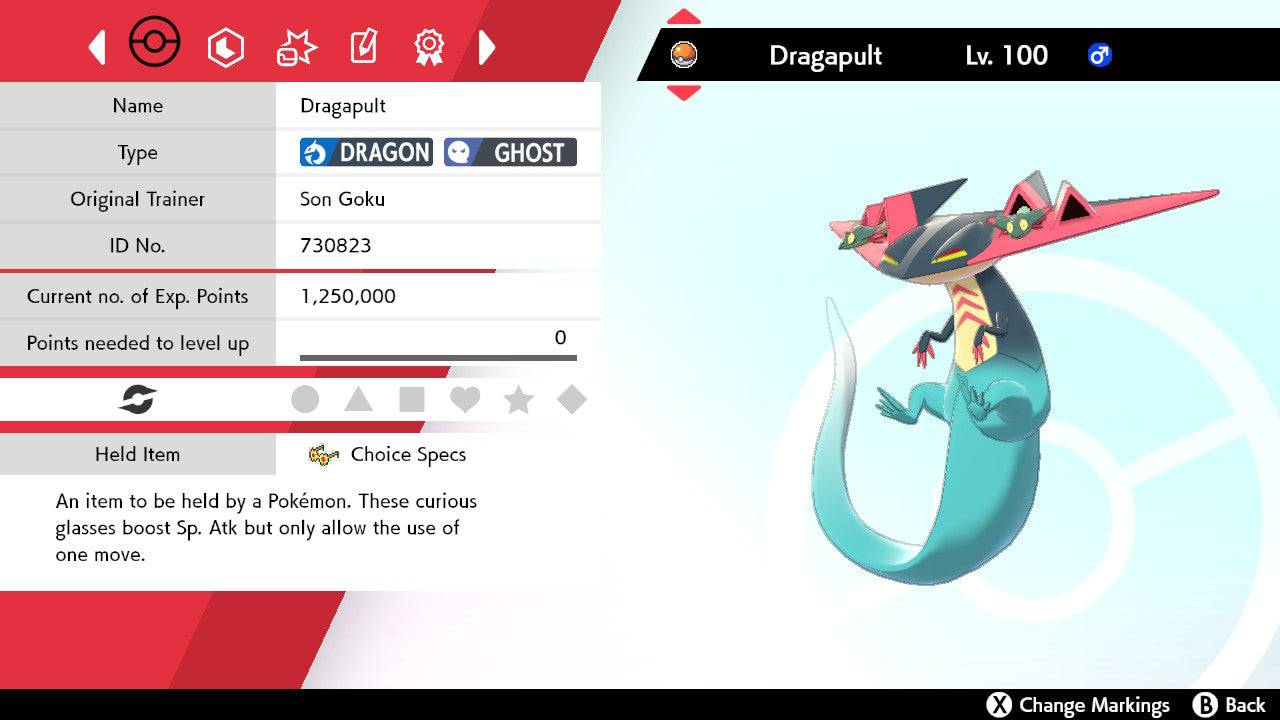Screen dimensions: 1280x720
Task: Toggle the diamond marking
Action: (x=572, y=400)
